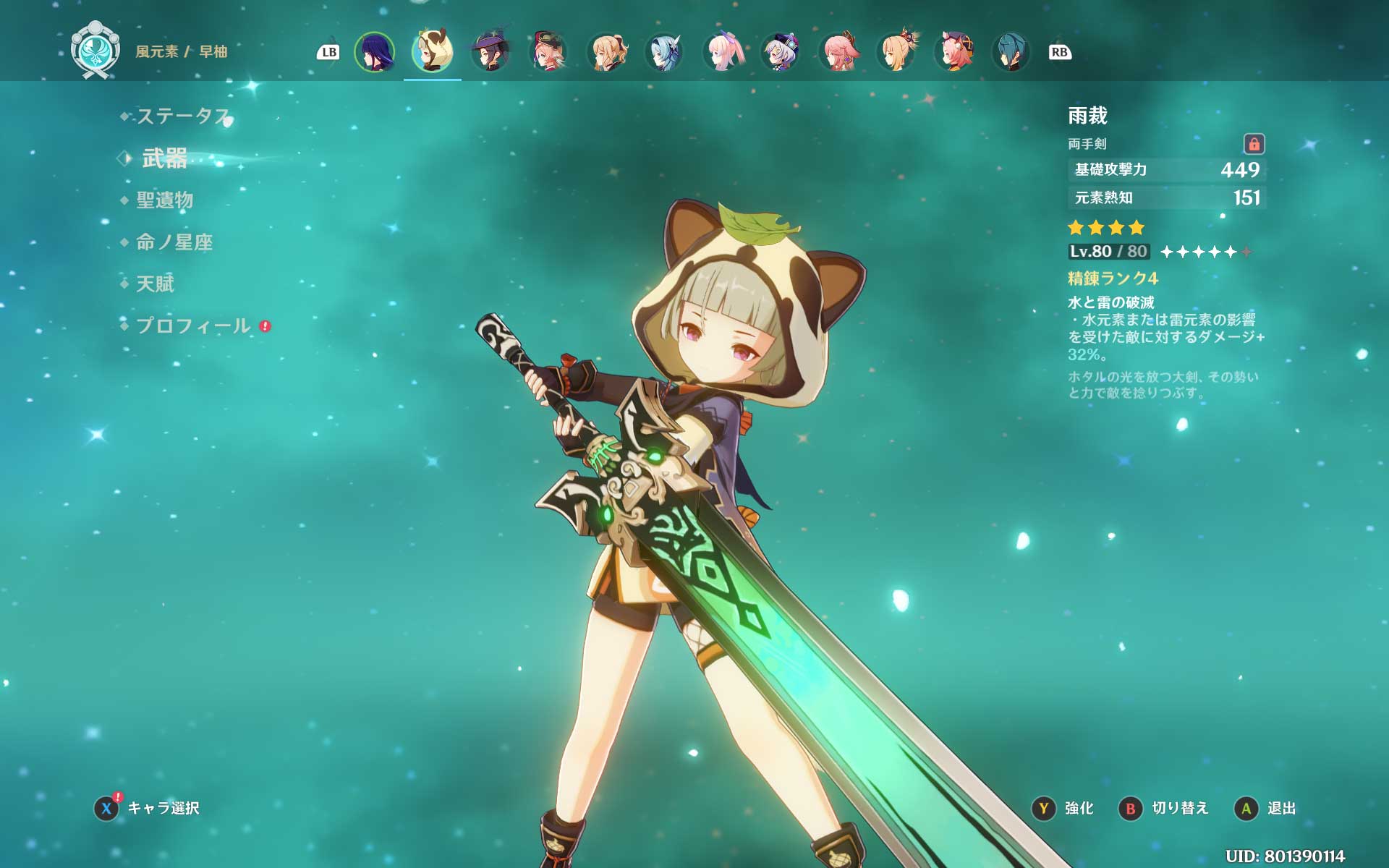This screenshot has width=1389, height=868.
Task: Switch to the Raiden Shogun portrait
Action: (x=374, y=52)
